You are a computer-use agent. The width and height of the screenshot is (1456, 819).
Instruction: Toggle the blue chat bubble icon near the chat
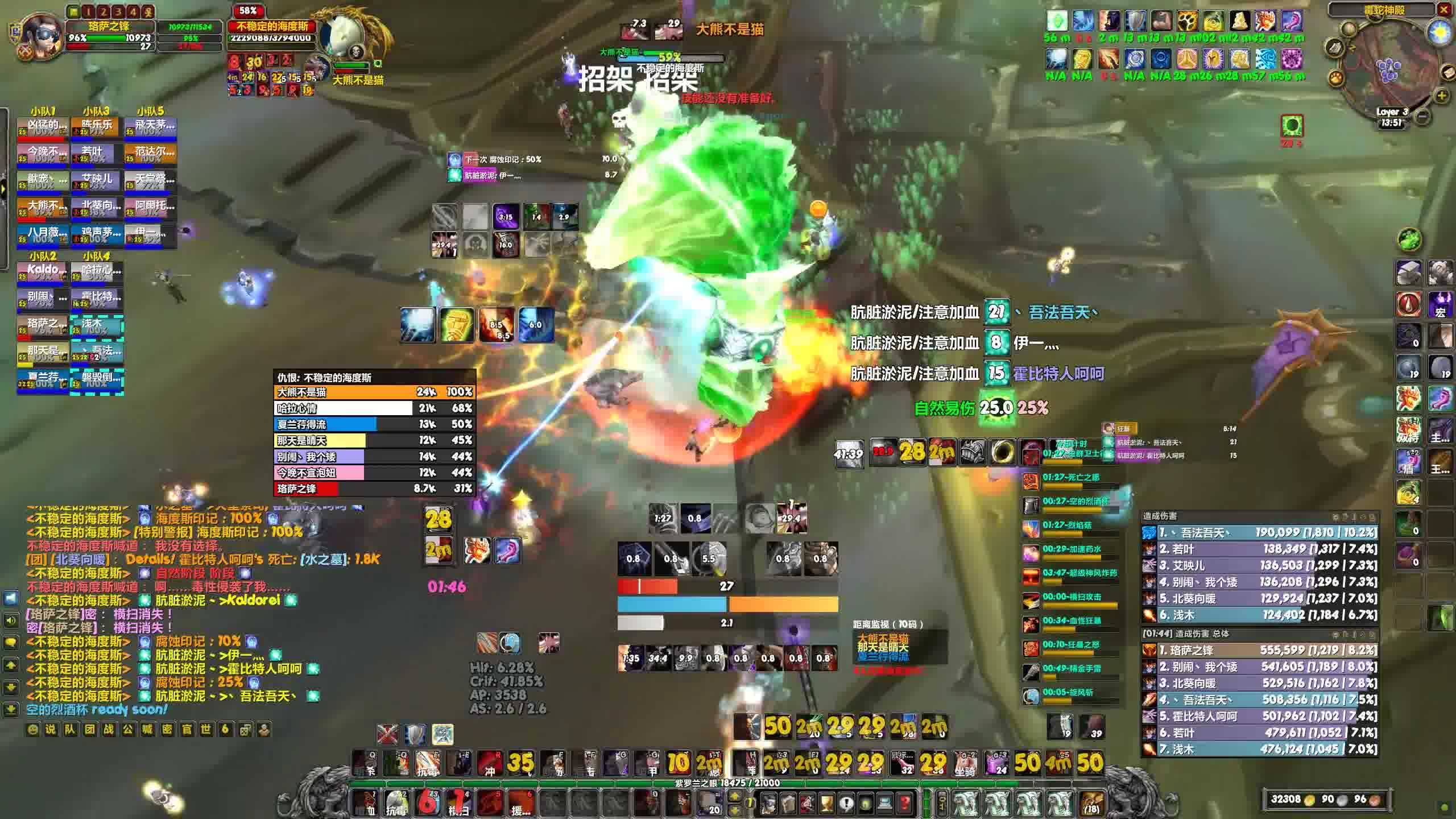pos(11,598)
